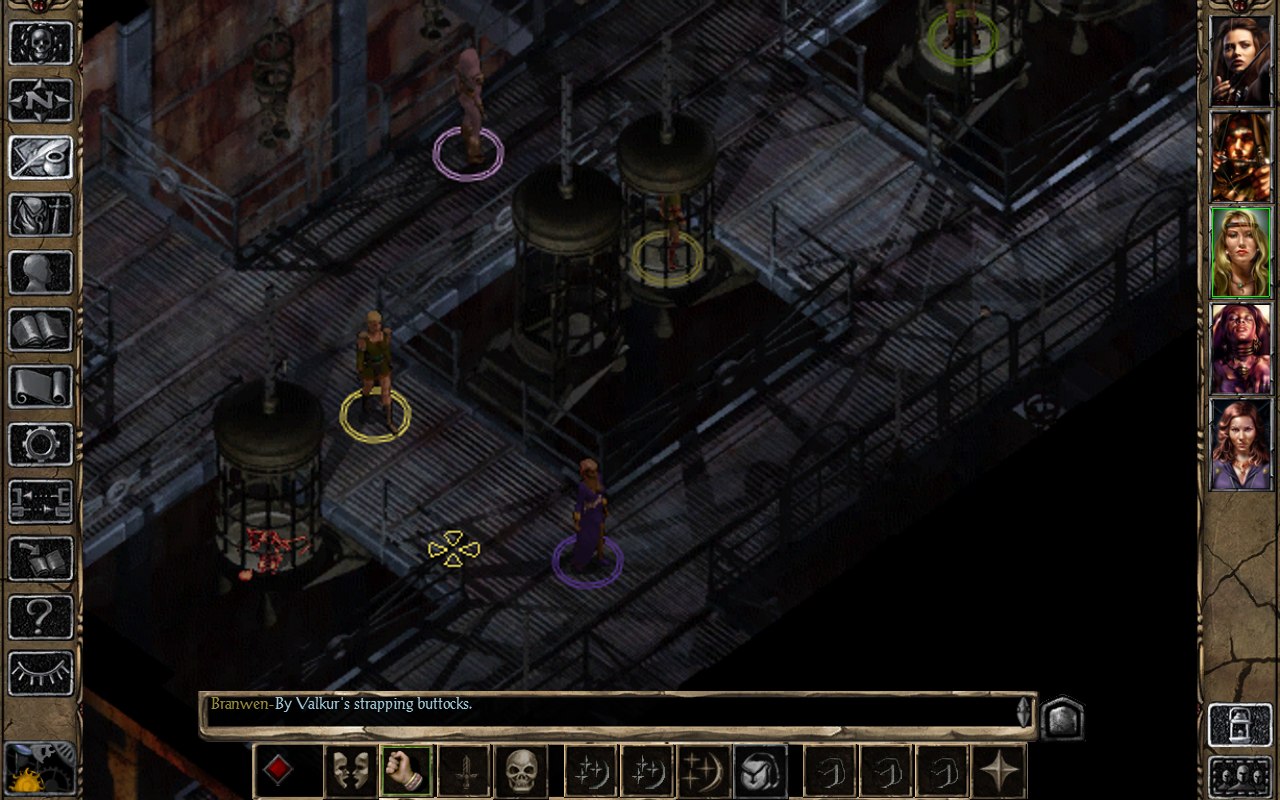Click the four-pointed star special abilities button
Viewport: 1280px width, 800px height.
pyautogui.click(x=999, y=771)
